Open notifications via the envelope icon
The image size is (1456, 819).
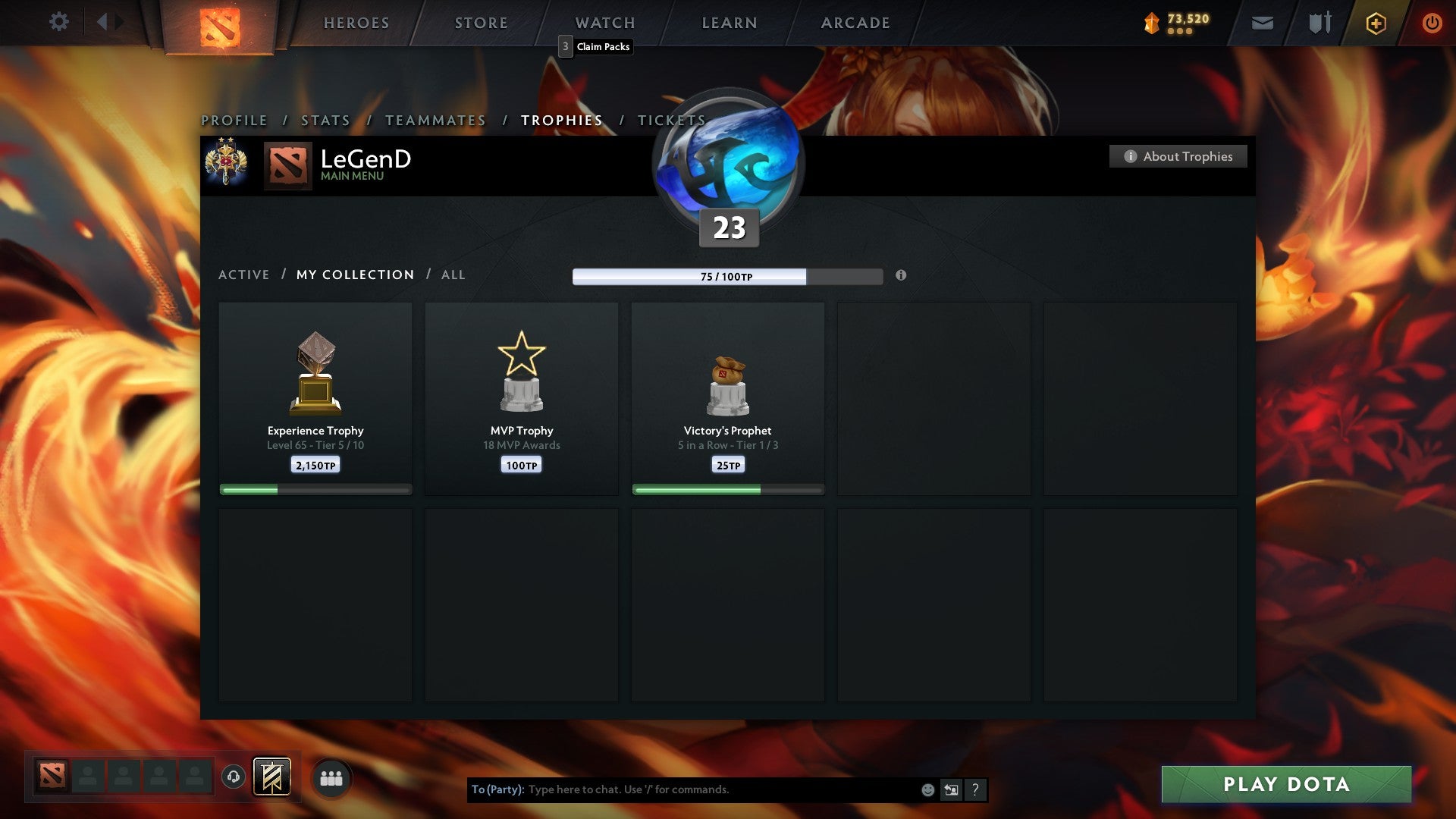pyautogui.click(x=1263, y=23)
